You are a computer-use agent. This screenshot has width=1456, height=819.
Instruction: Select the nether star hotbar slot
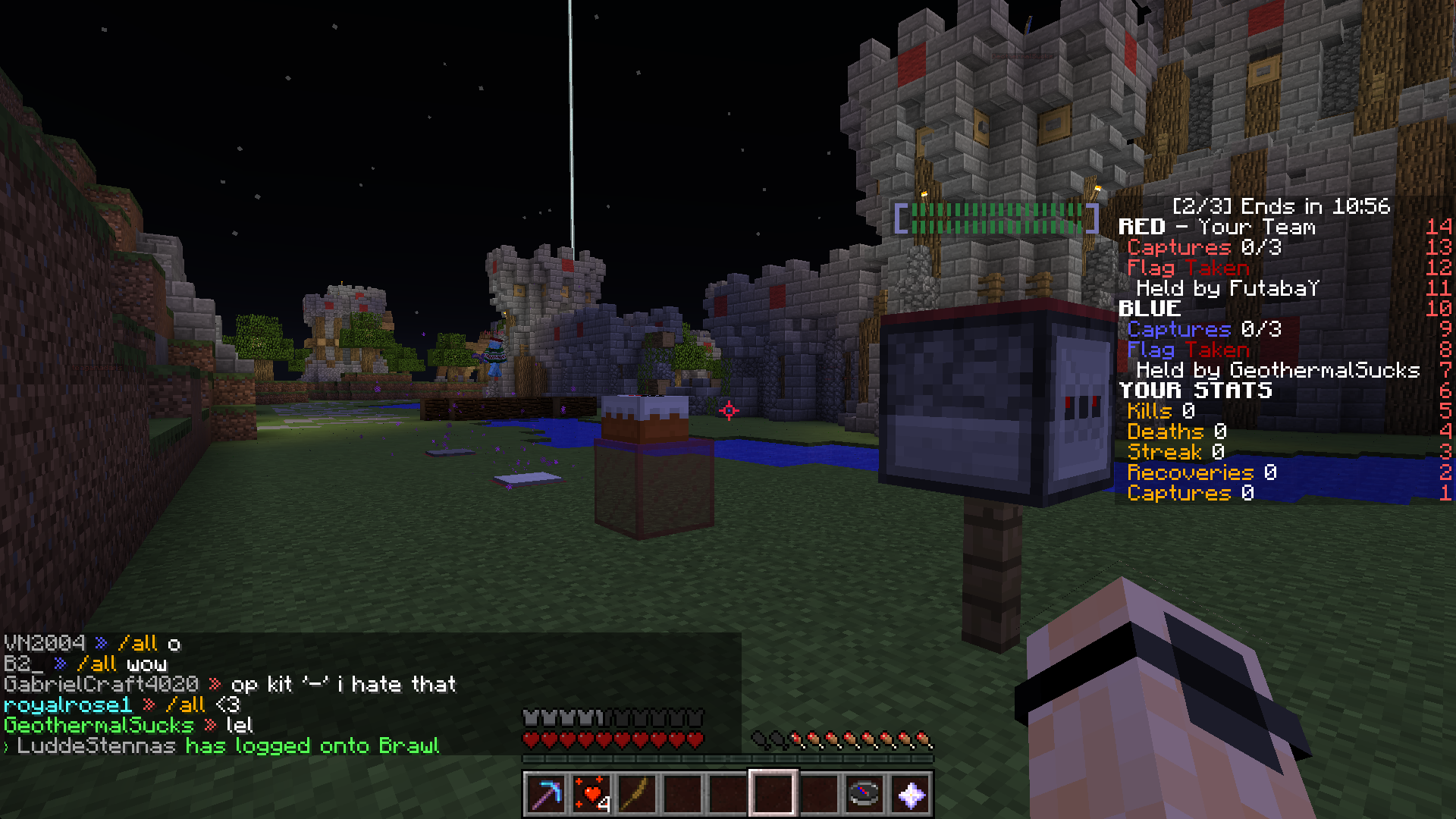(910, 794)
